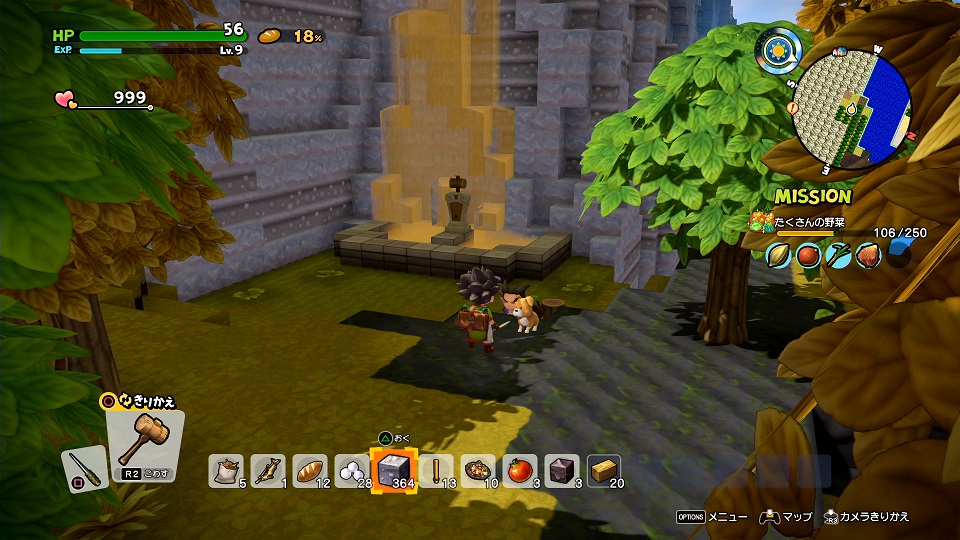Select the red tomato mission icon
This screenshot has width=960, height=540.
809,255
